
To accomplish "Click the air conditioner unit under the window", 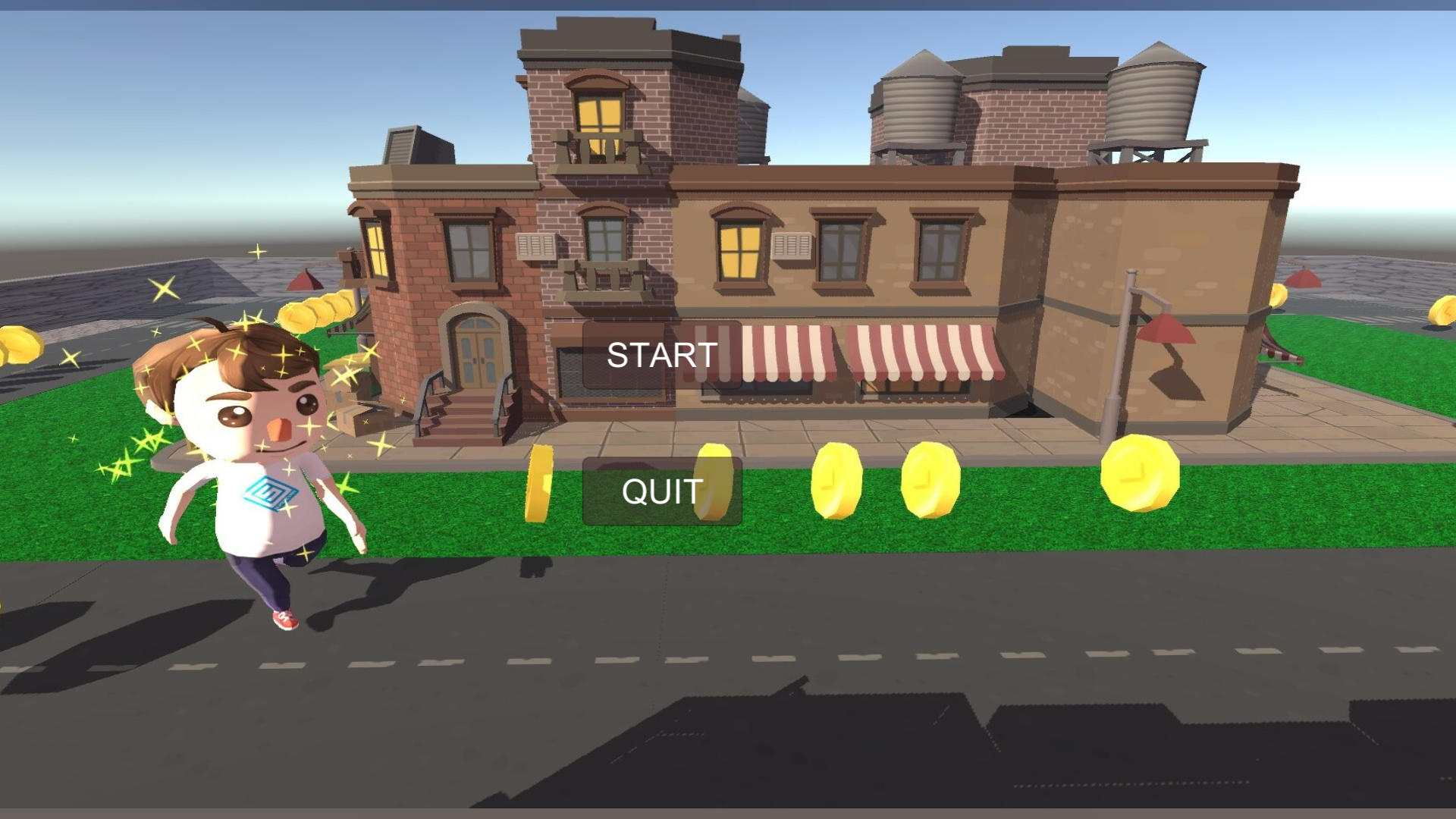I will click(792, 246).
